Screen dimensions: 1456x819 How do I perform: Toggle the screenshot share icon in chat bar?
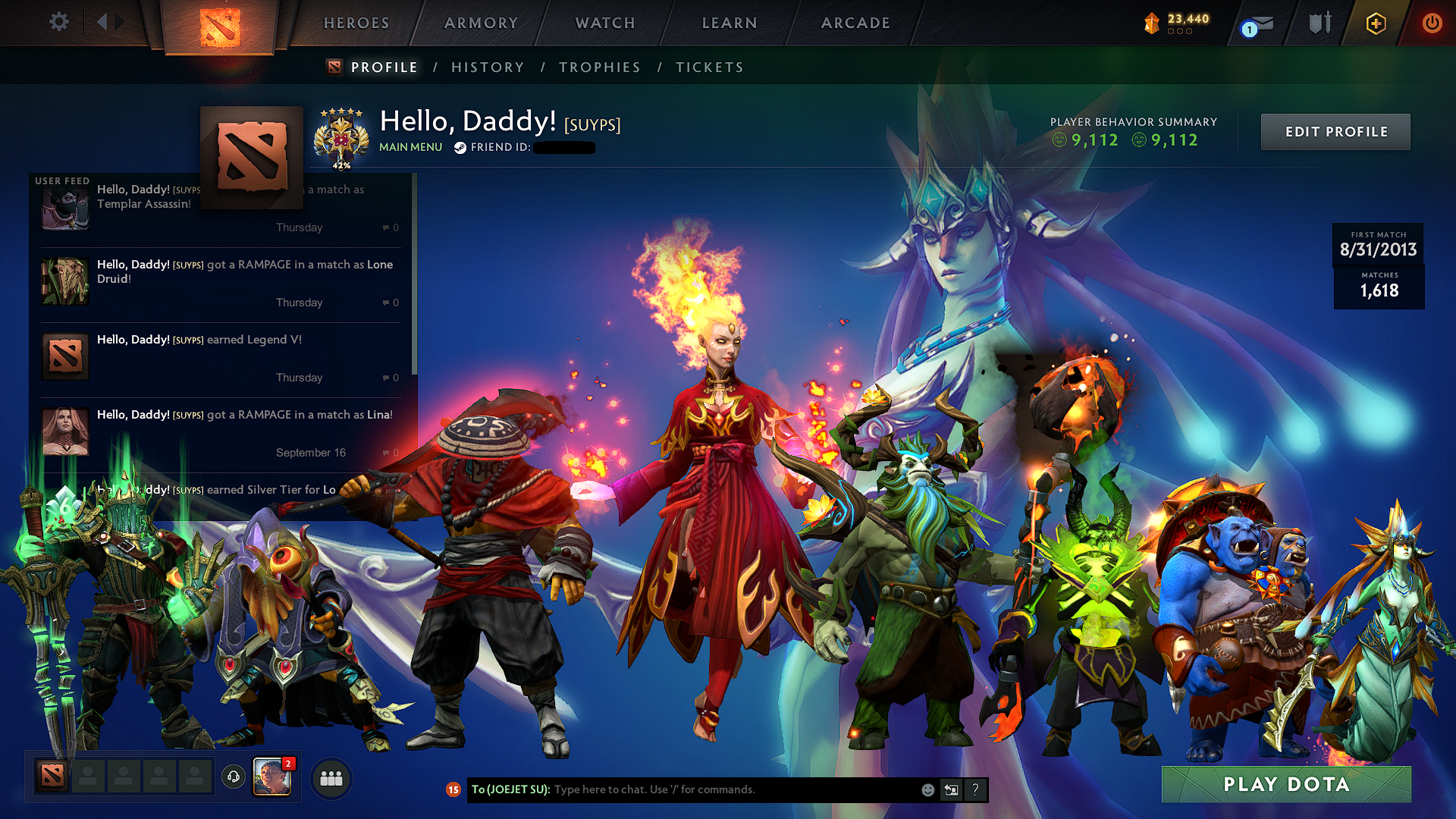952,789
